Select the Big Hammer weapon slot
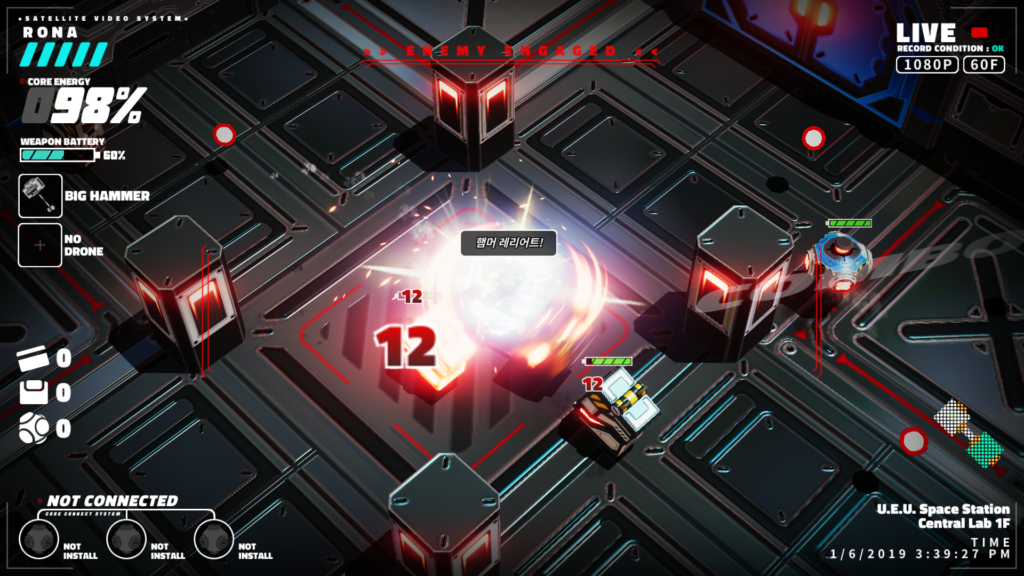The height and width of the screenshot is (576, 1024). point(40,195)
